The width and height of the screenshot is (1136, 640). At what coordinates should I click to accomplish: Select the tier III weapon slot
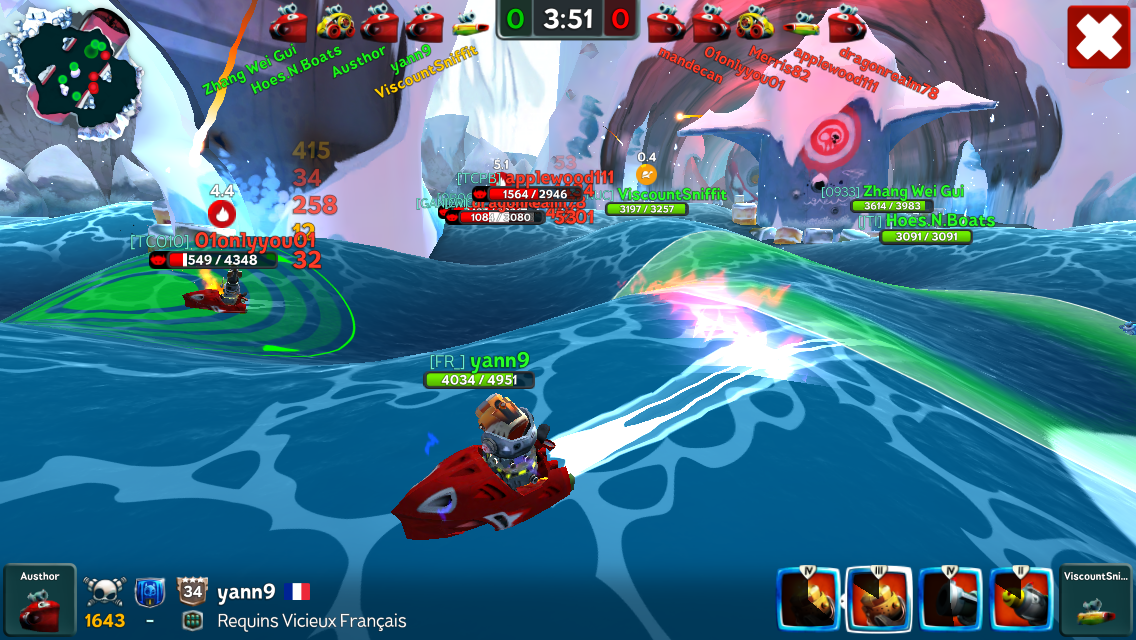pos(879,599)
